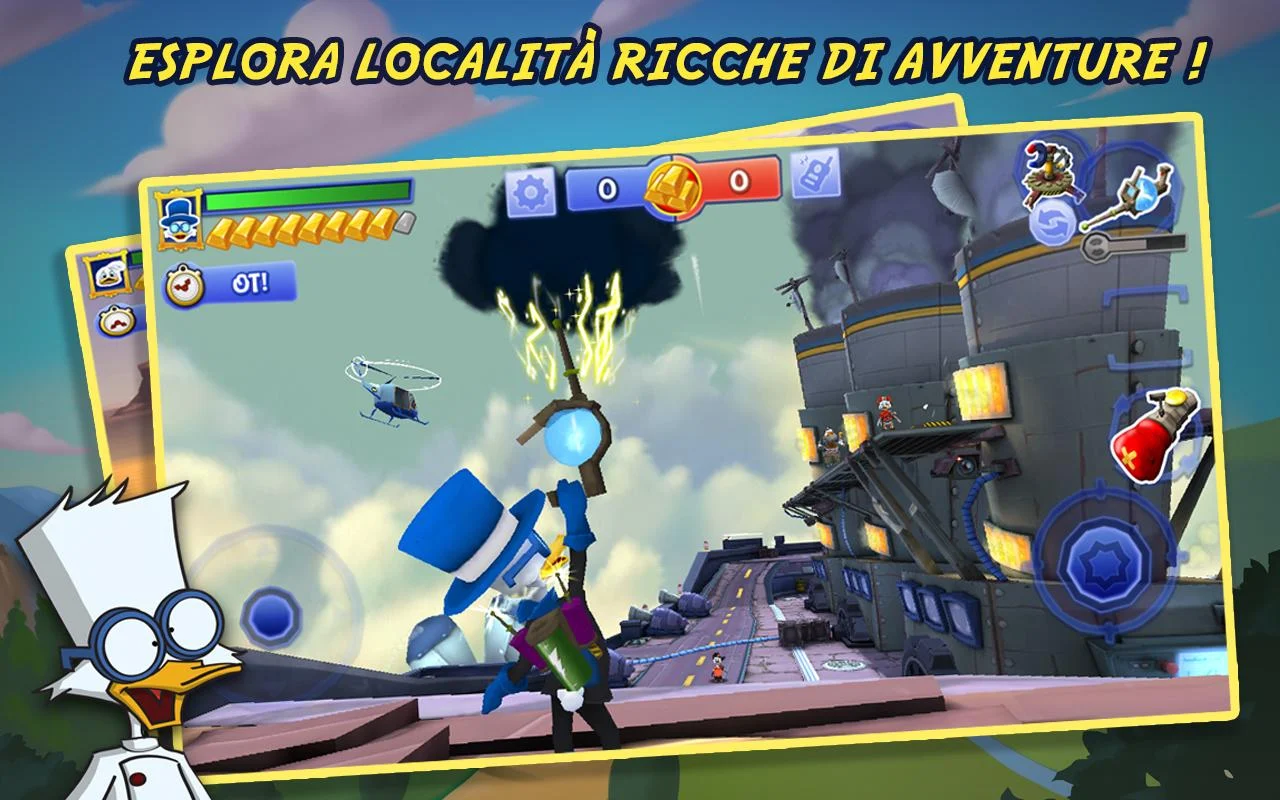The width and height of the screenshot is (1280, 800).
Task: Tap the reload gauge below the staff
Action: point(1160,244)
